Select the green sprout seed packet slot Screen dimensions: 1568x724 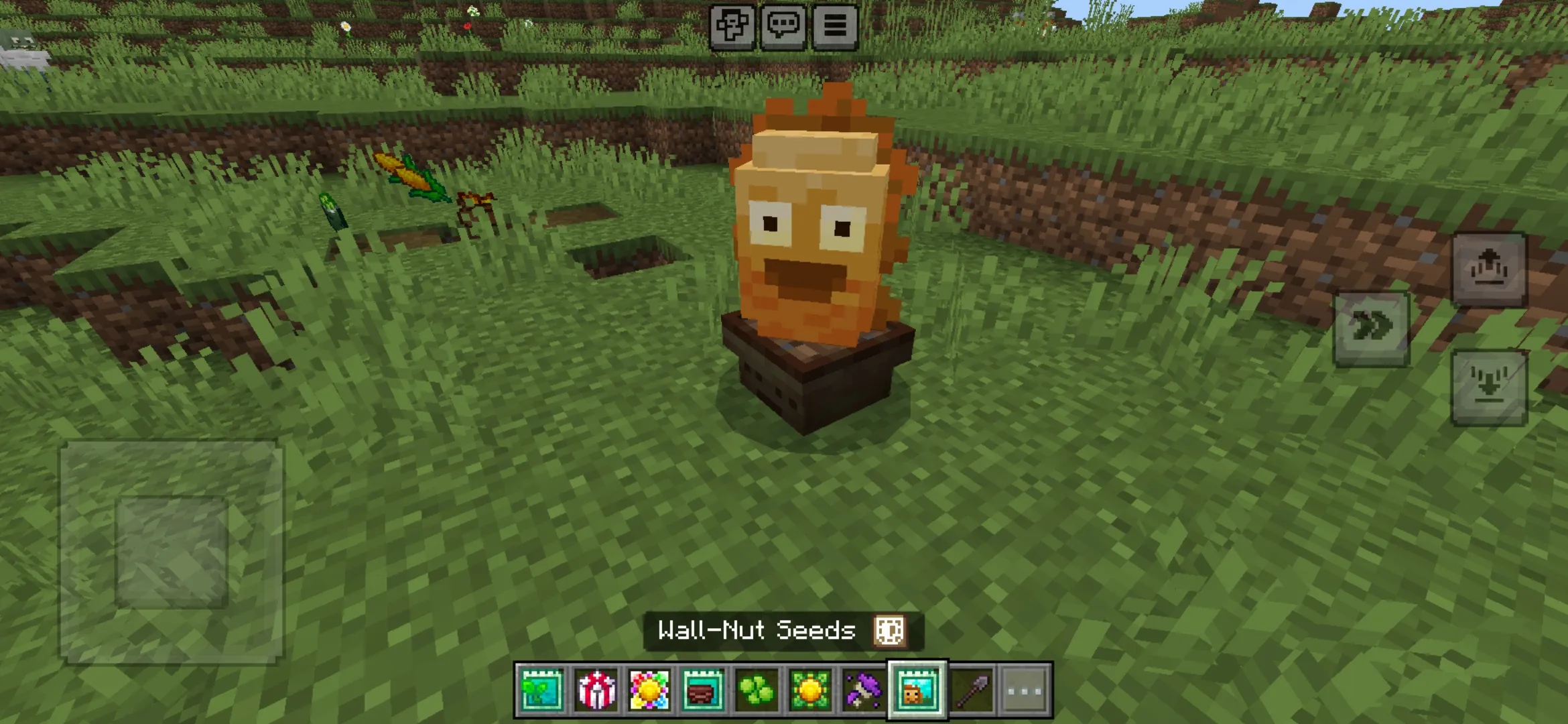(x=541, y=690)
